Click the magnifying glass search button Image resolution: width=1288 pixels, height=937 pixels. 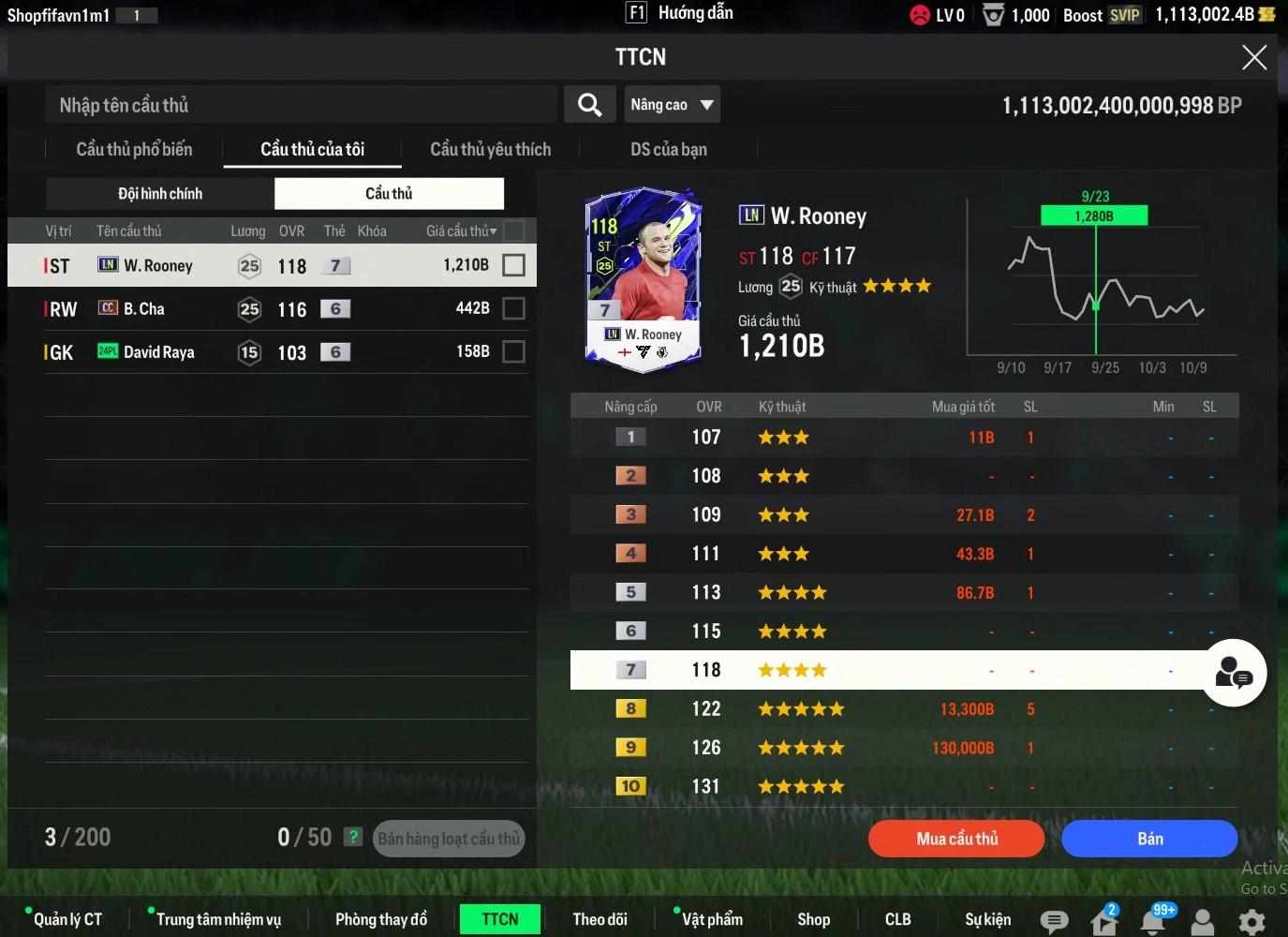coord(589,105)
